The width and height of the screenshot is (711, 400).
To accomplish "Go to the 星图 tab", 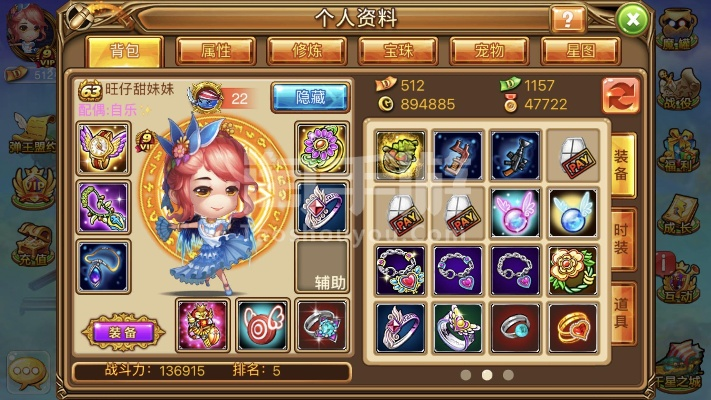I will pyautogui.click(x=580, y=50).
